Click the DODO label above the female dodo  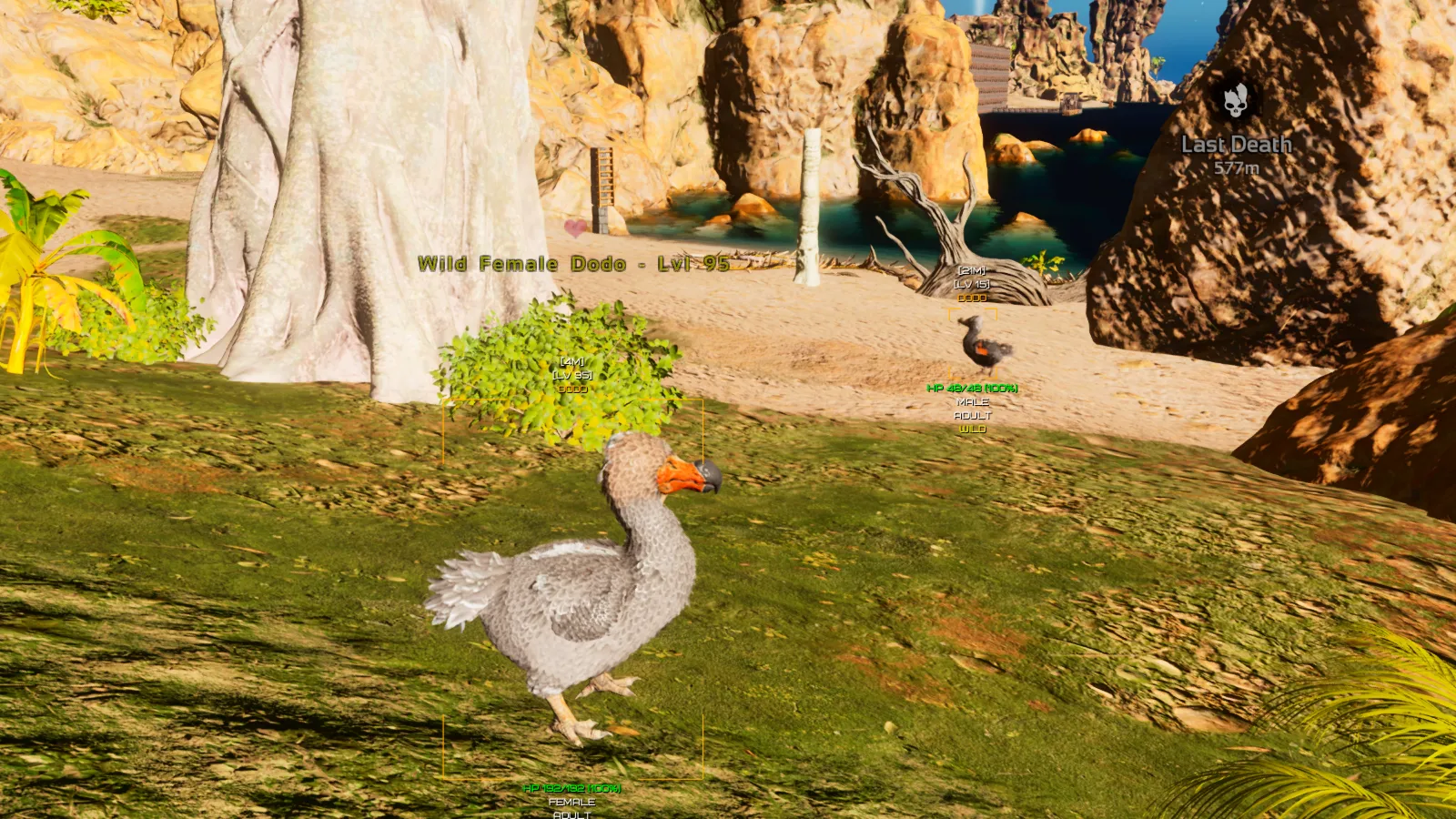571,388
